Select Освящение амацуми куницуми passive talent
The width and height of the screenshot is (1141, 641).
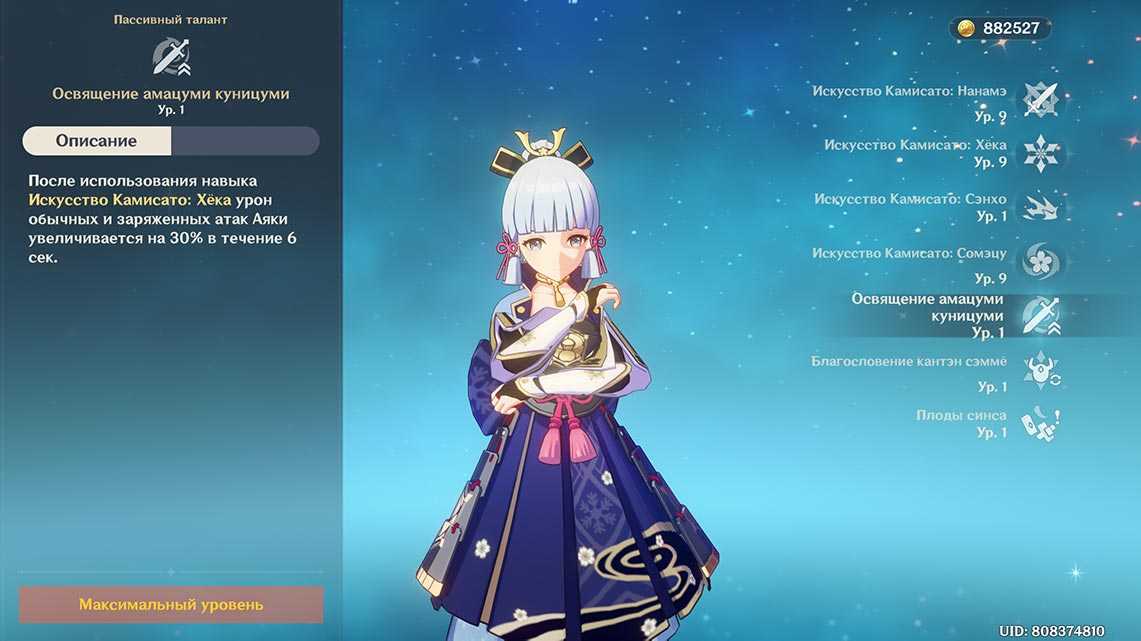pos(1040,316)
